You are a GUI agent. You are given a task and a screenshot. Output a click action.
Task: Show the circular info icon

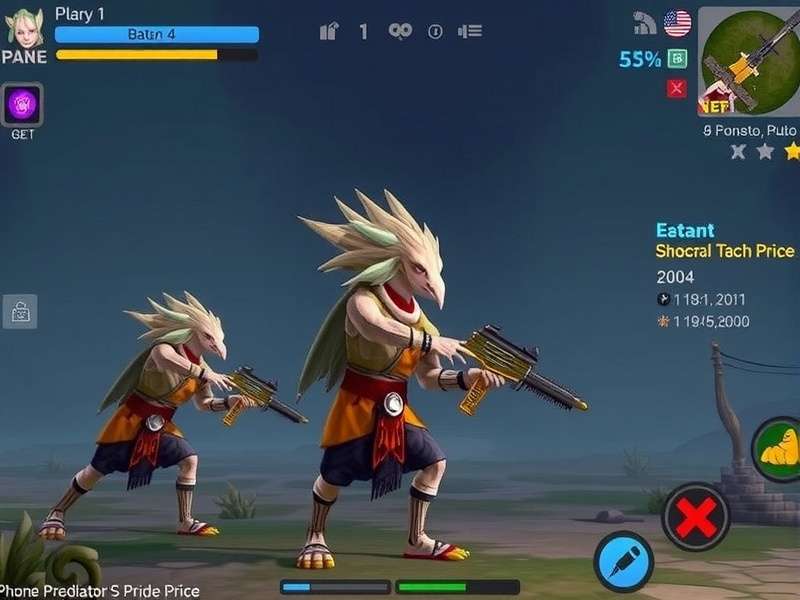click(x=435, y=32)
